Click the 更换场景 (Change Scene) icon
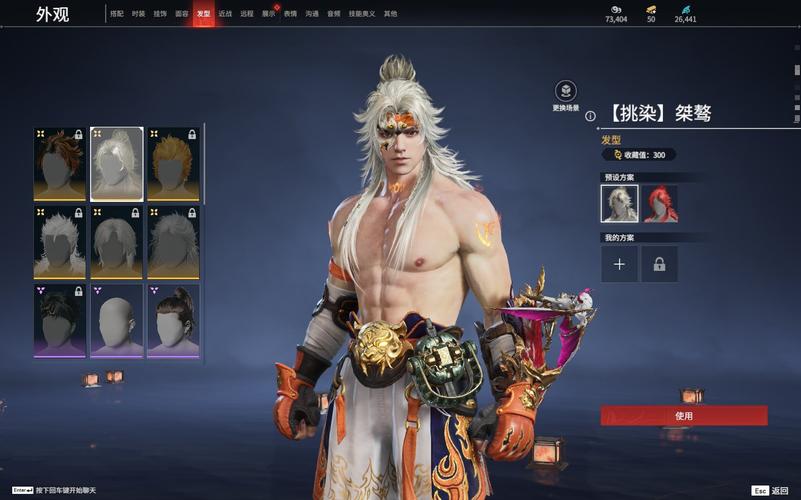The width and height of the screenshot is (801, 500). click(566, 91)
